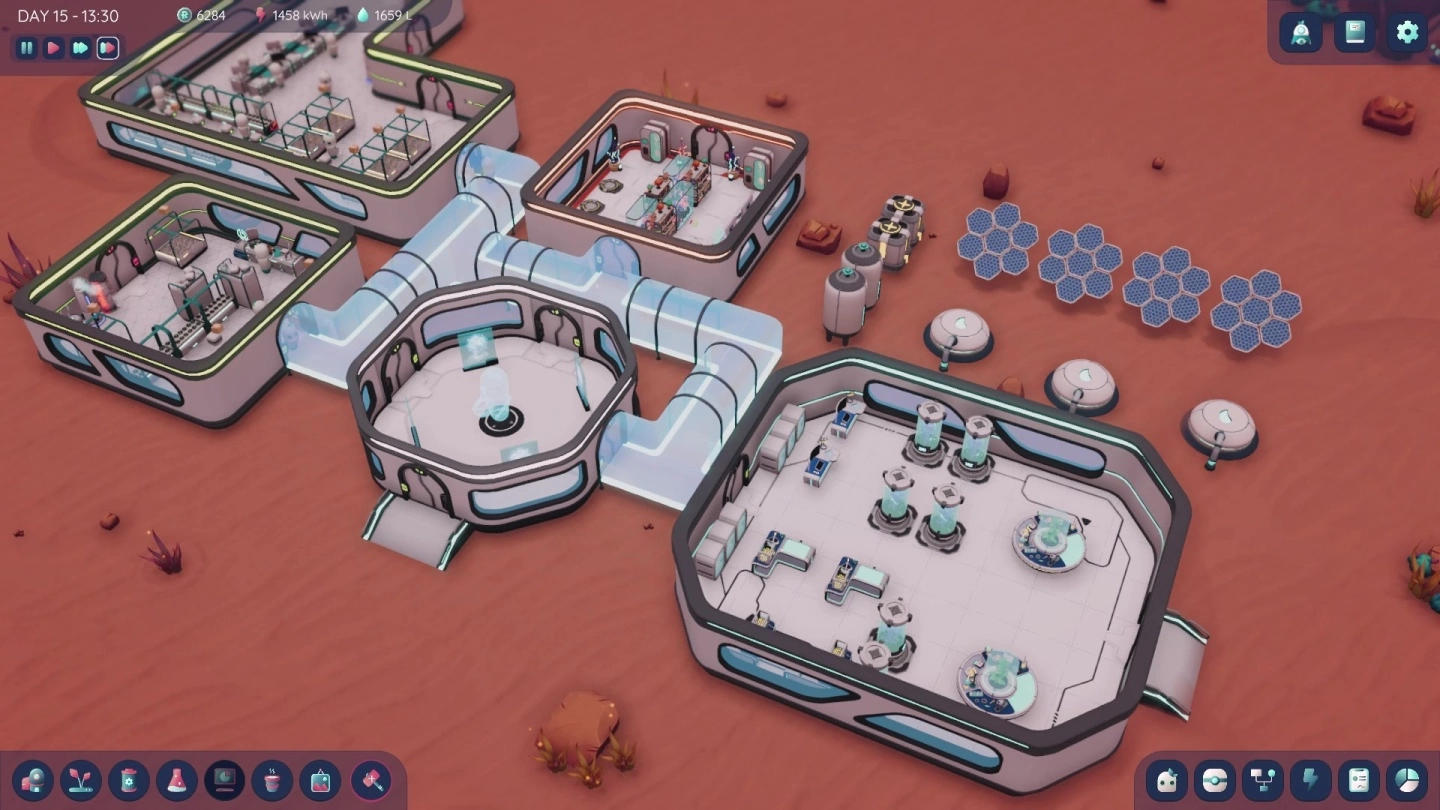Open the power management panel
Viewport: 1440px width, 810px height.
1311,781
